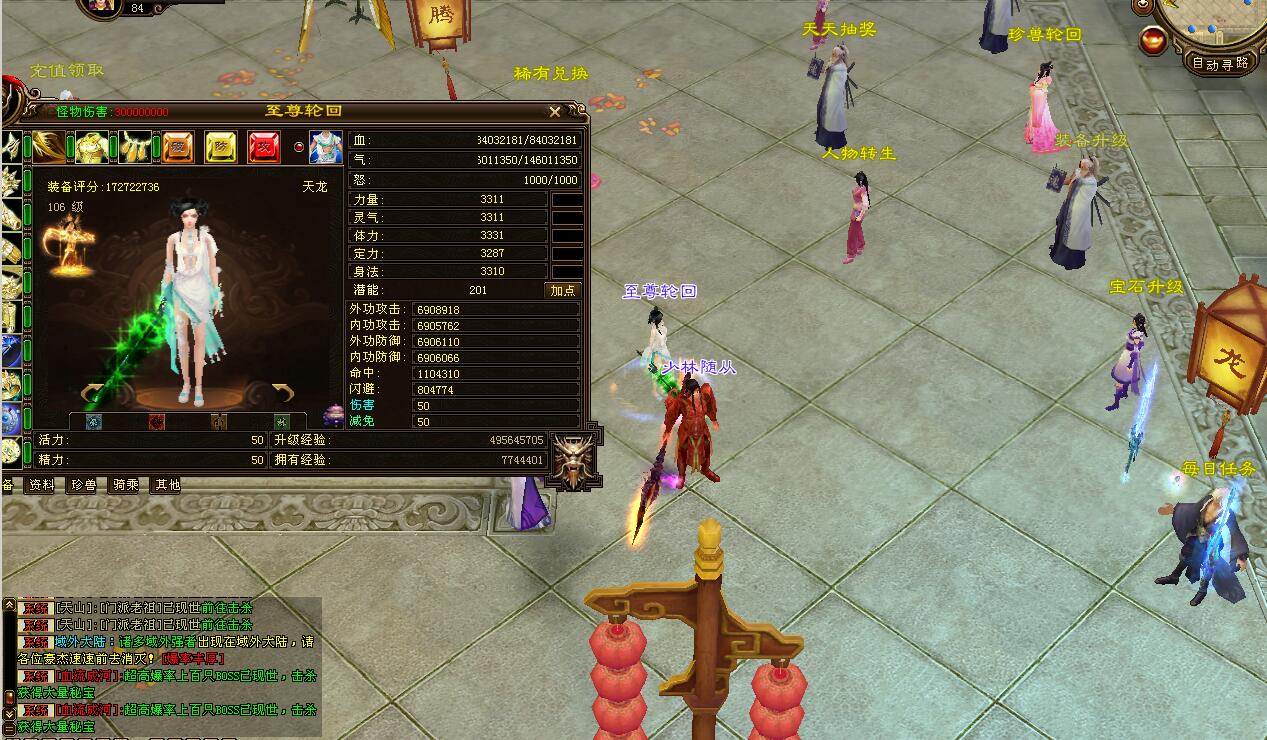This screenshot has height=740, width=1267.
Task: Rotate the character model right
Action: tap(282, 392)
